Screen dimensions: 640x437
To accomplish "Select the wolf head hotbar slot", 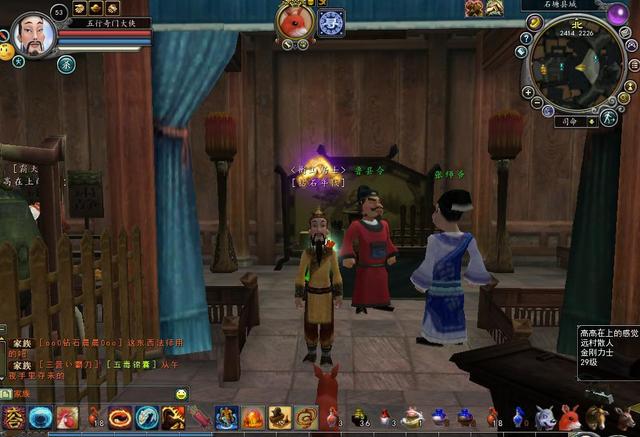I will 546,418.
